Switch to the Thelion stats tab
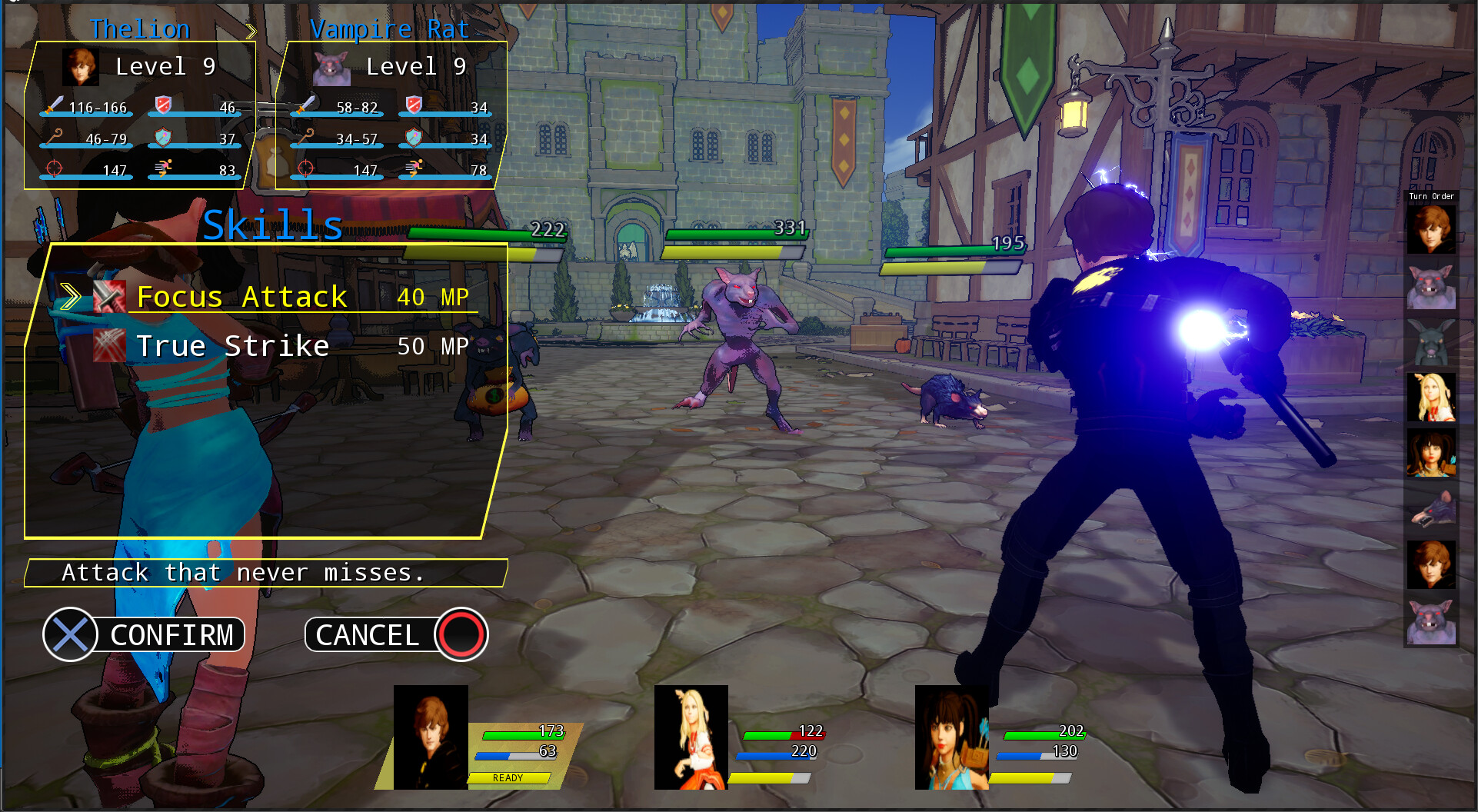 (x=141, y=28)
